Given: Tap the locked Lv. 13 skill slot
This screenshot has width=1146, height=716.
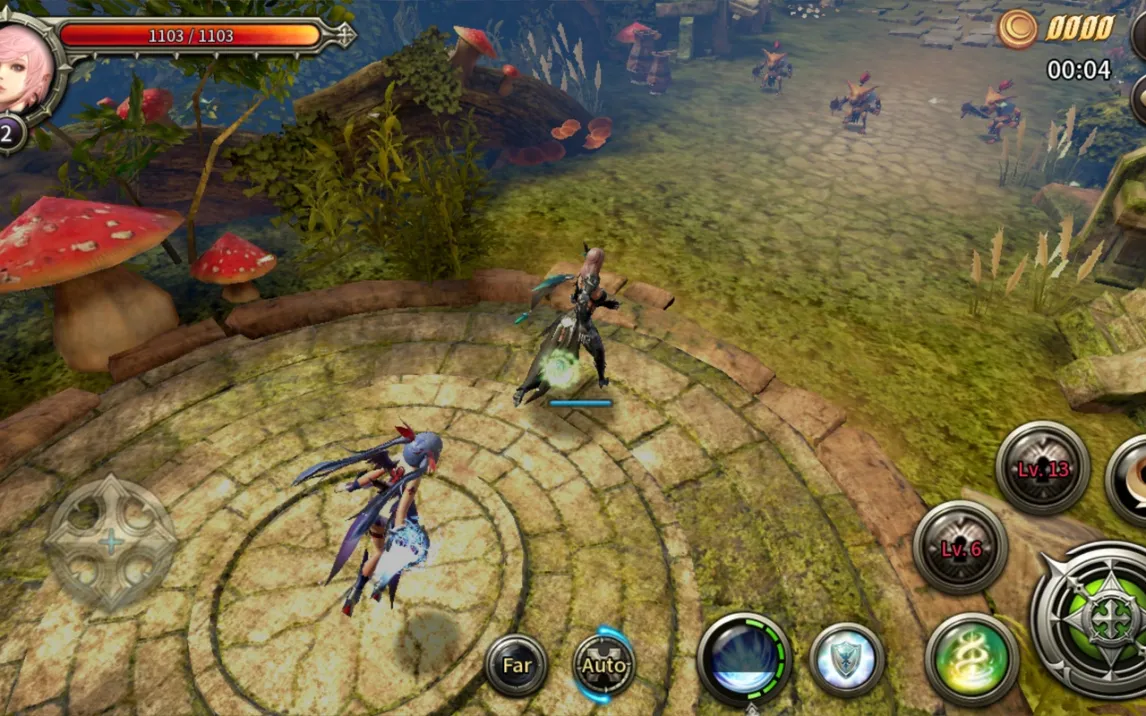Looking at the screenshot, I should click(x=1042, y=468).
